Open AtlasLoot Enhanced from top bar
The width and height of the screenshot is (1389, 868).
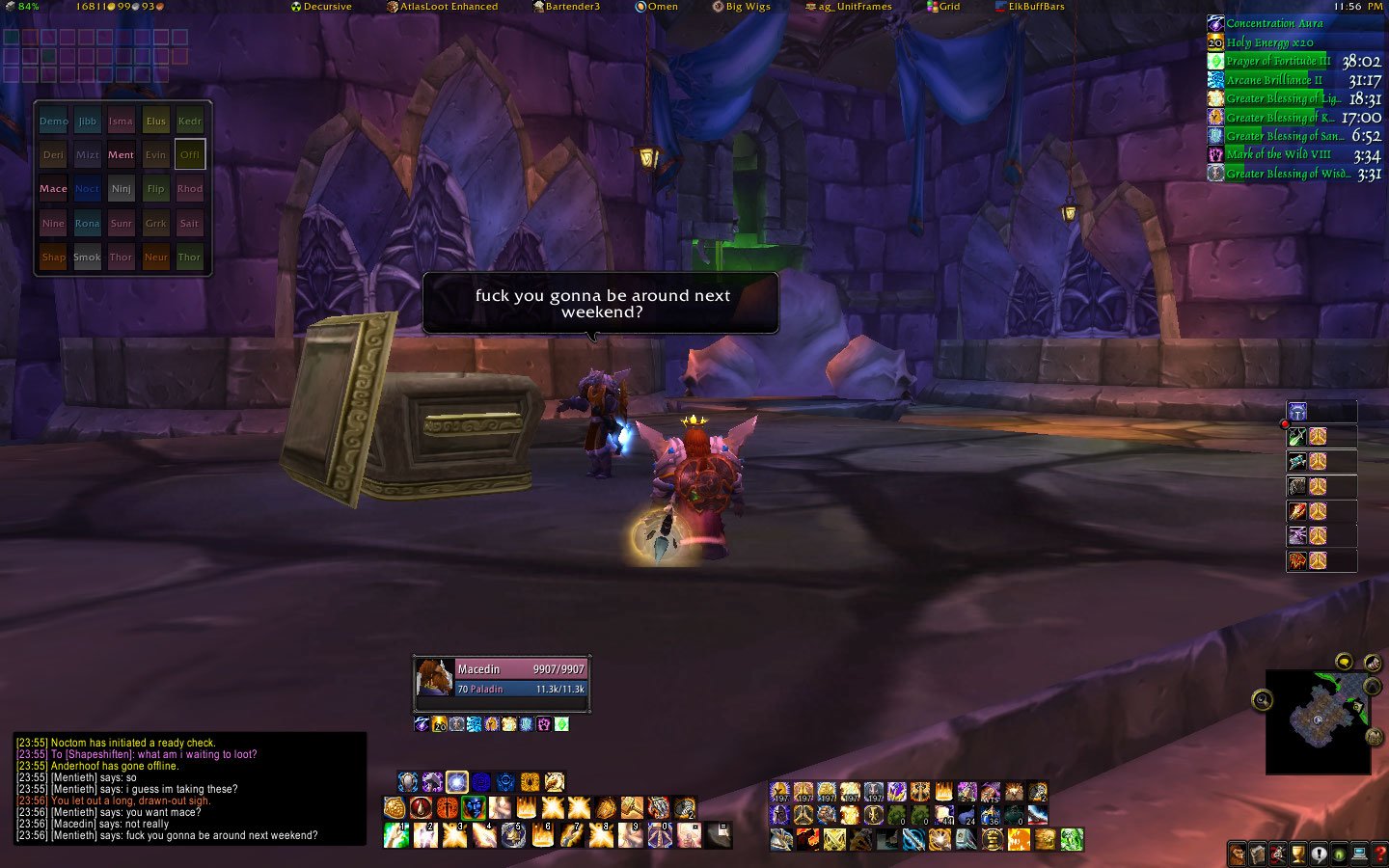coord(443,7)
